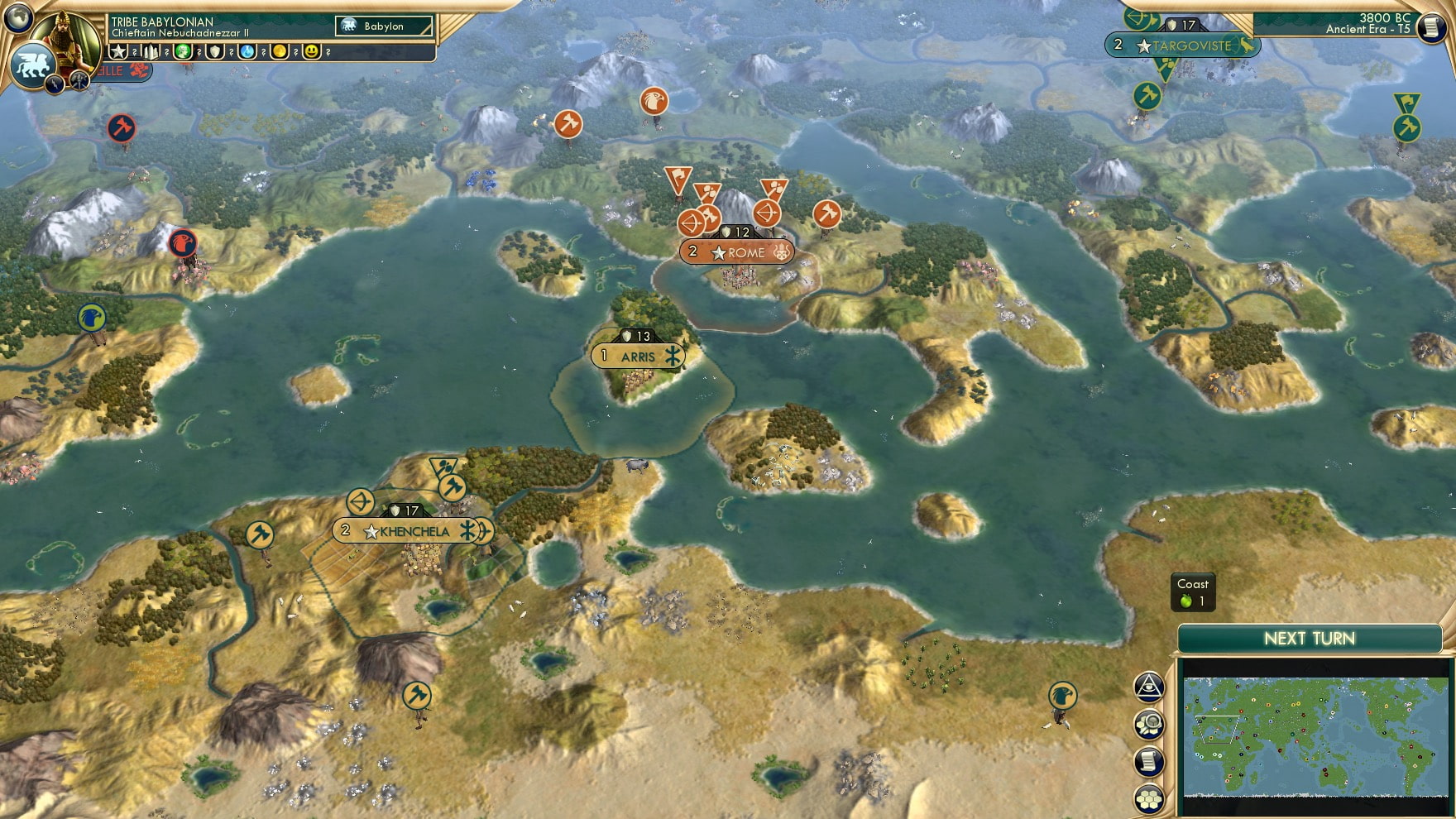Screen dimensions: 1456x819
Task: Toggle strategic view with the hexagon icon
Action: pos(1148,797)
